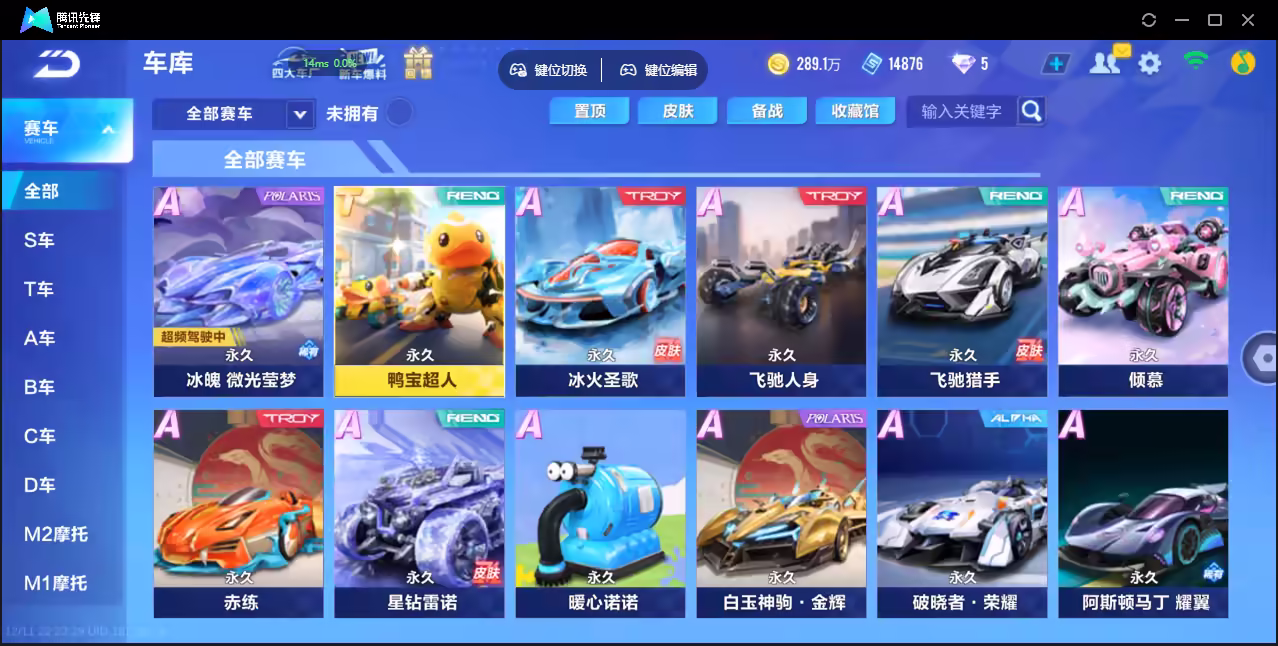Show the B车 category

point(40,387)
